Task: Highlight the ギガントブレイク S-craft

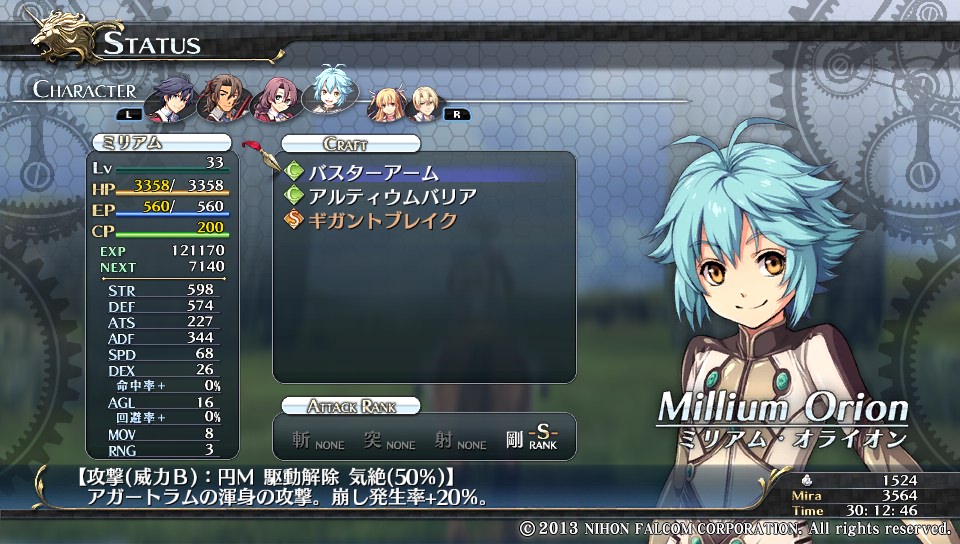Action: point(382,220)
